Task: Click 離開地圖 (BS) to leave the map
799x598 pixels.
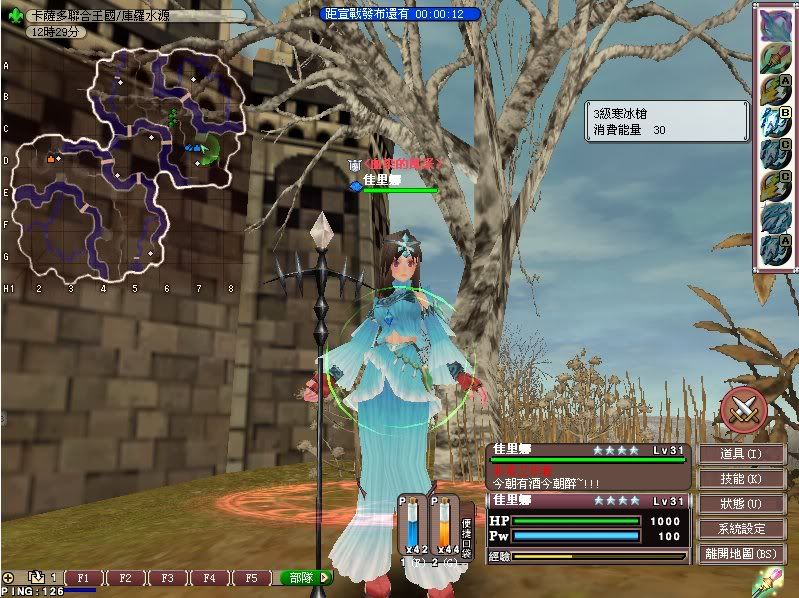Action: click(x=741, y=553)
